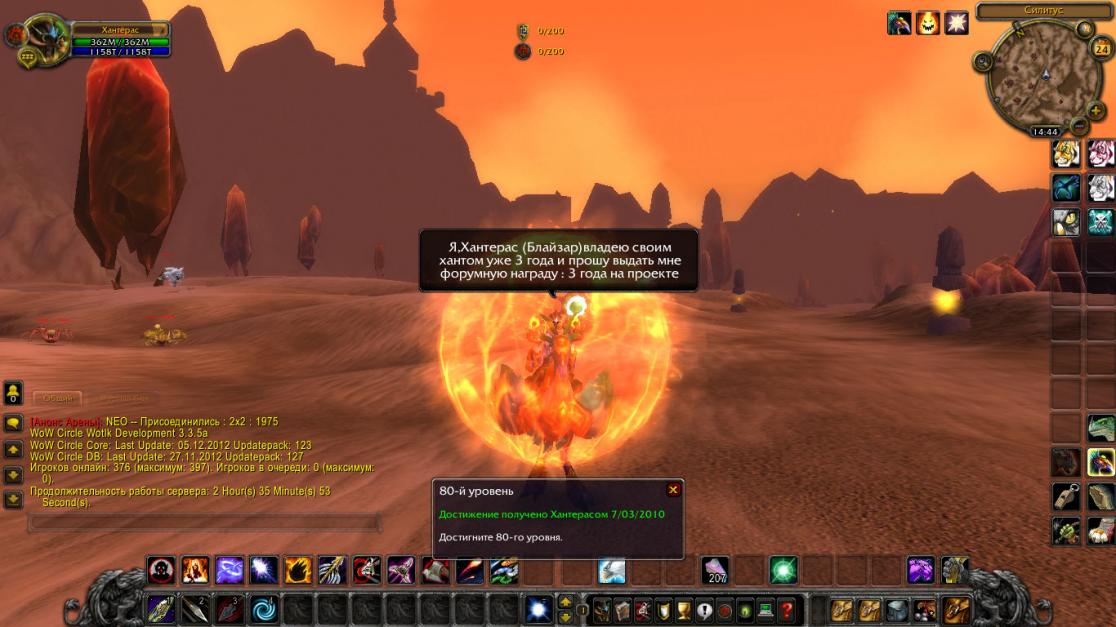Toggle the minimap tracking magnifier button
1116x627 pixels.
click(x=983, y=62)
